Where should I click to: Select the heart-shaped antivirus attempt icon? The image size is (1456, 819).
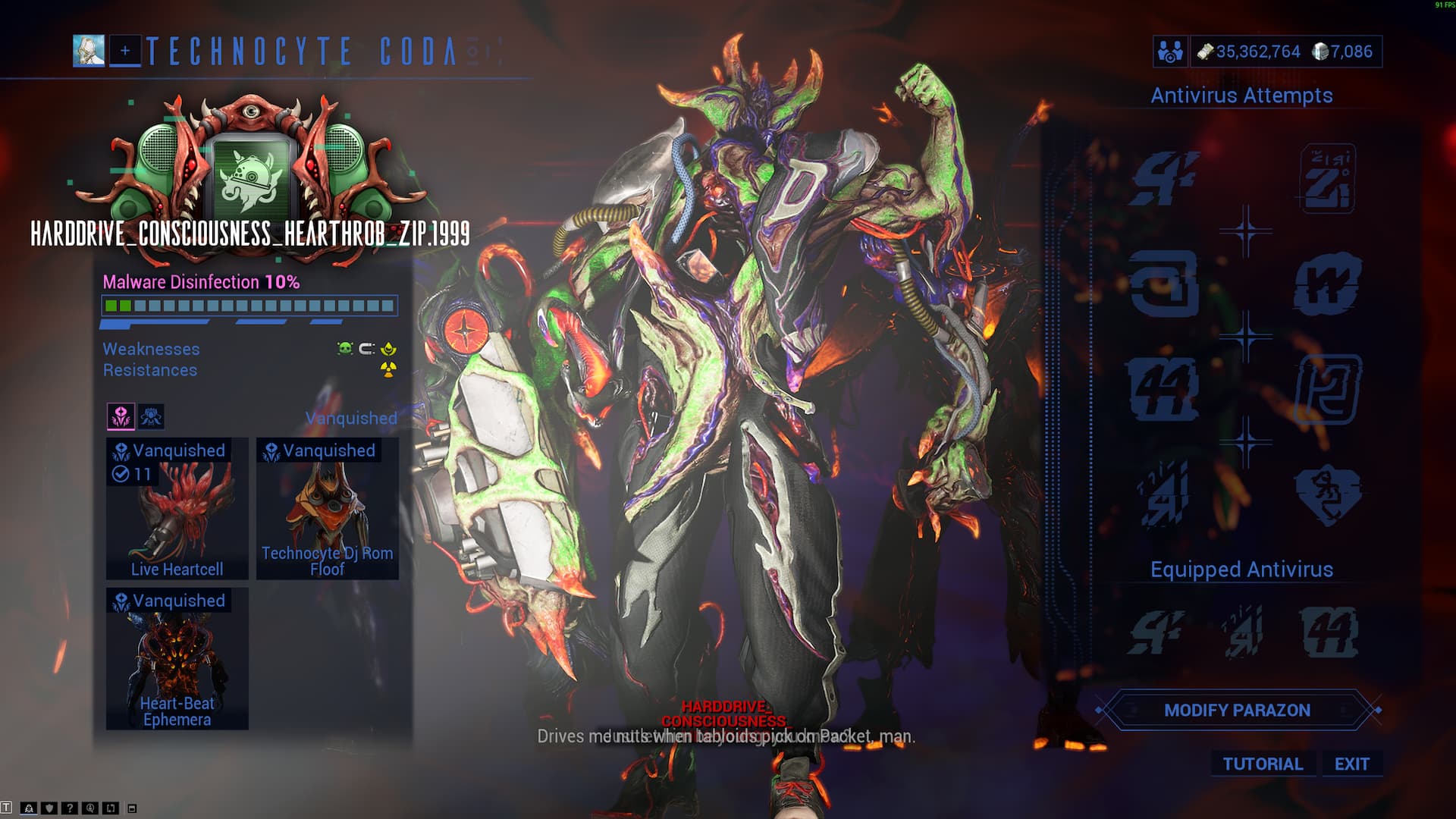[1327, 494]
